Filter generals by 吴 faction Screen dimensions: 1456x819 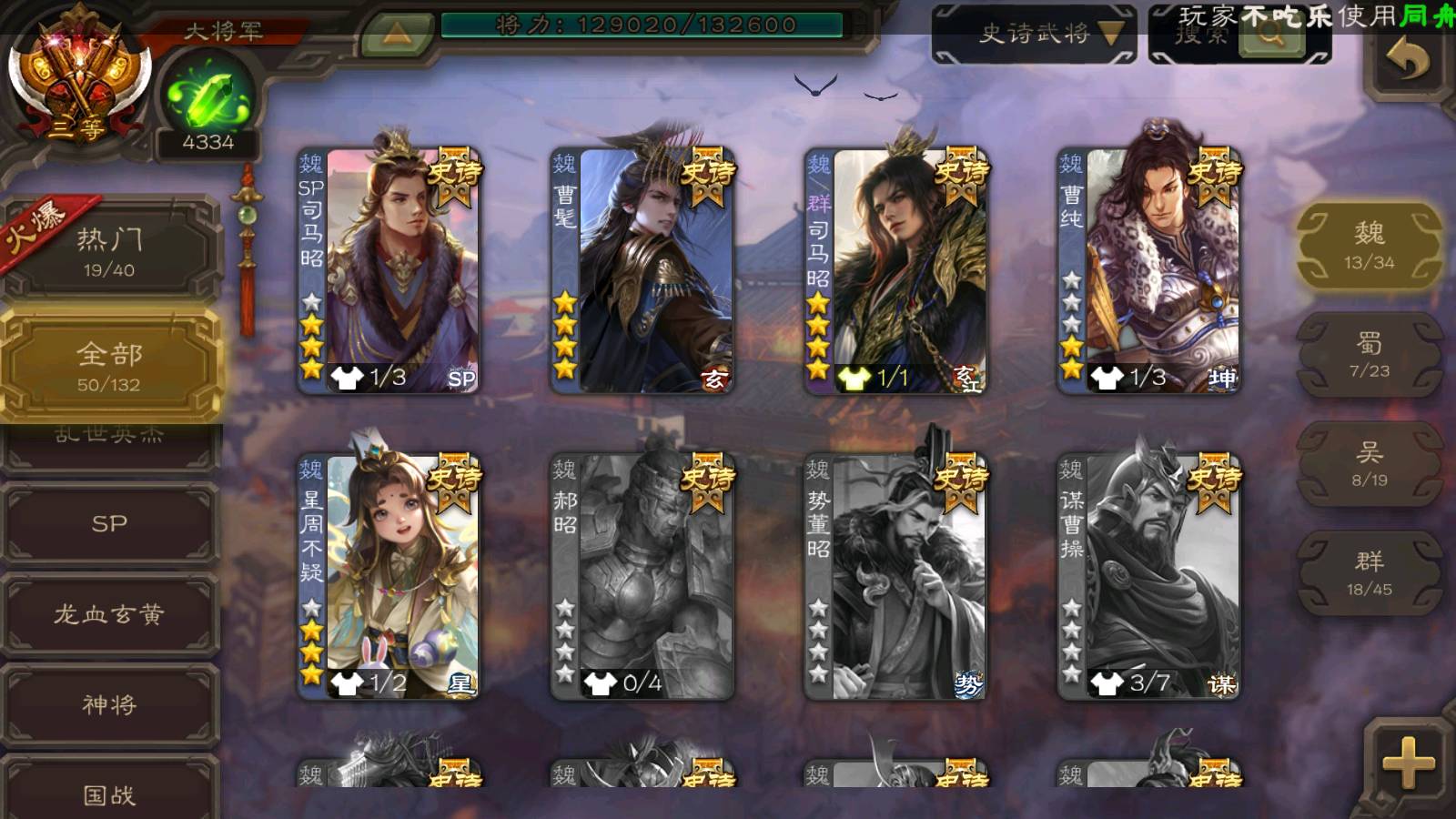(1369, 464)
